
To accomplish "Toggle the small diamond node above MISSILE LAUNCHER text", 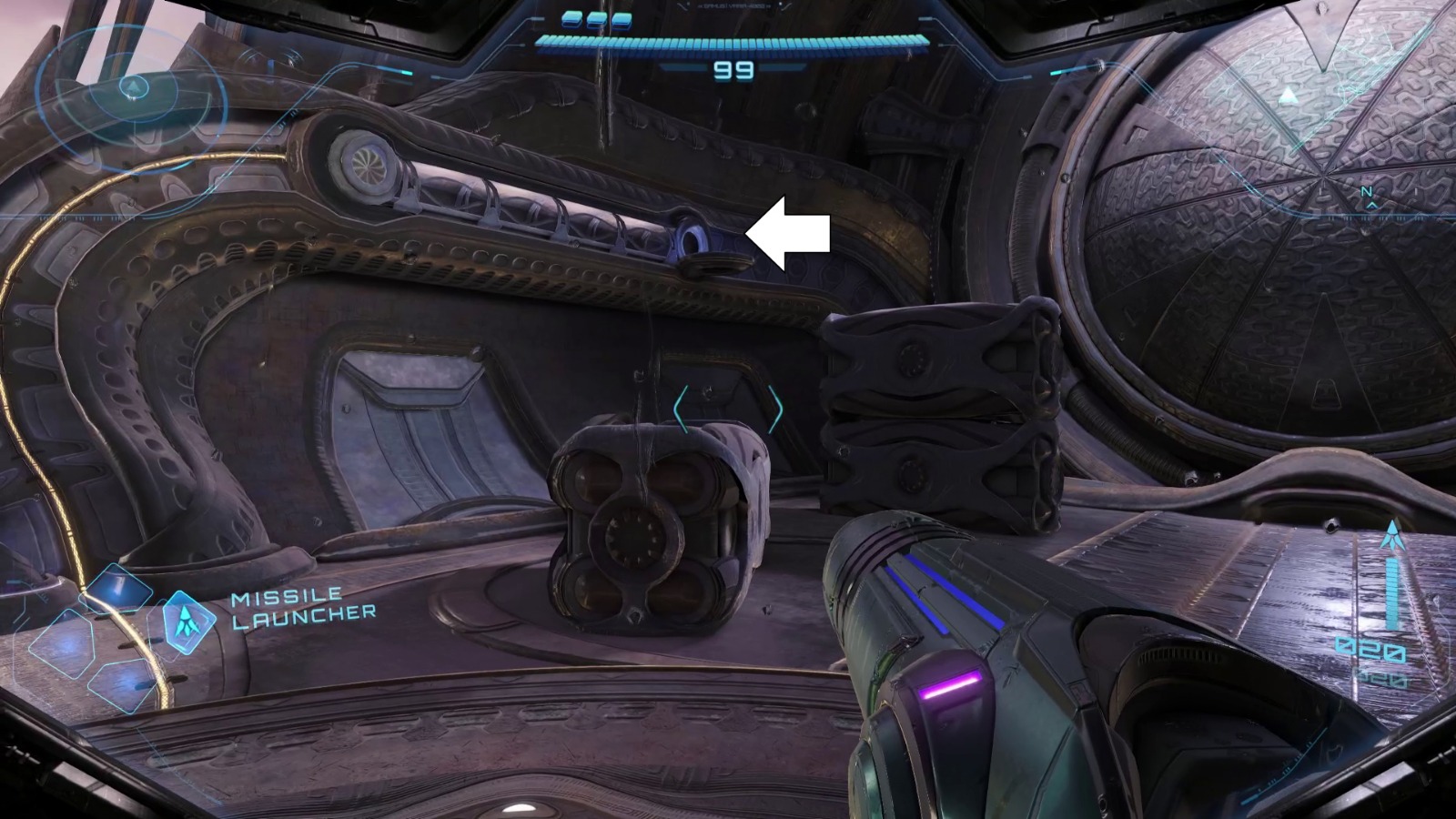I will [x=118, y=587].
